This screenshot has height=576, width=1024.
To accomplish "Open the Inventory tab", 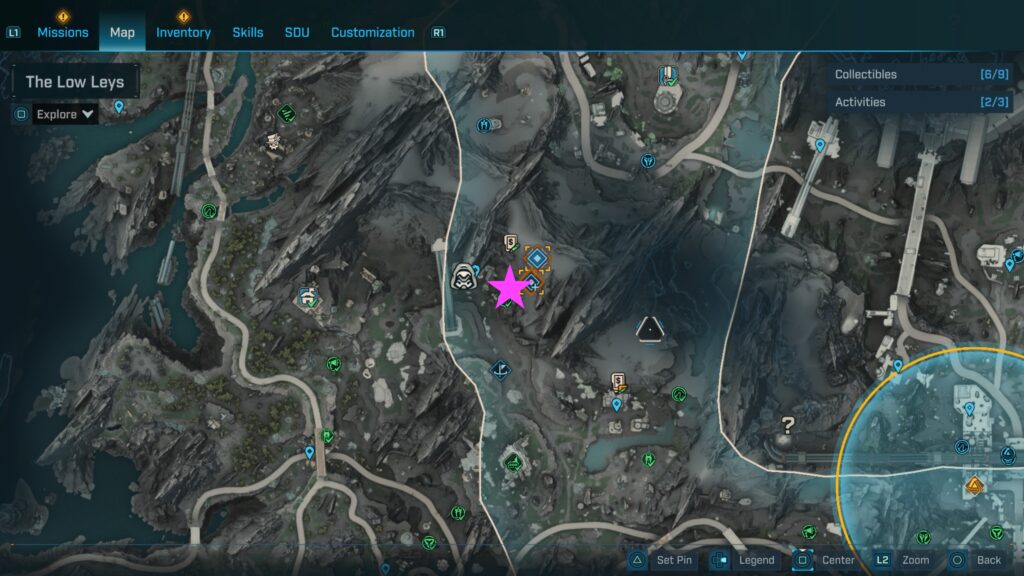I will click(x=183, y=32).
